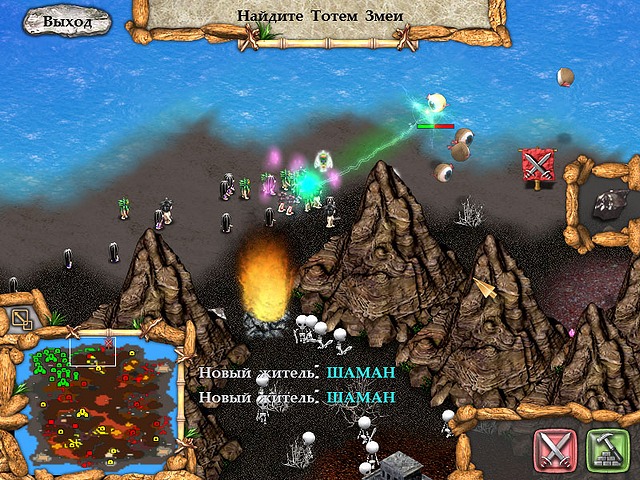Select the red crossed-swords battle flag
Image resolution: width=640 pixels, height=480 pixels.
click(537, 165)
